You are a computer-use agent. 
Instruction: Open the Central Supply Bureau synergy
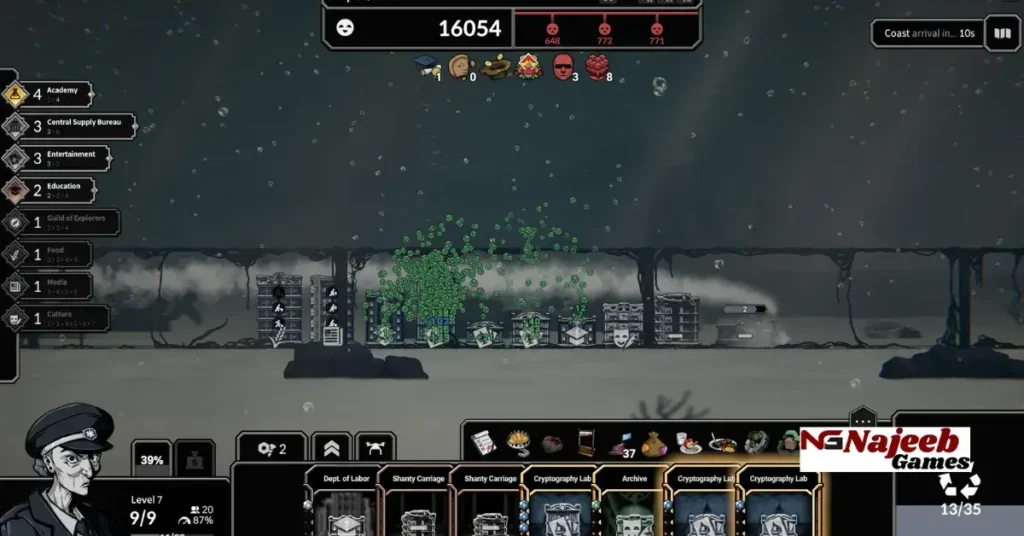tap(68, 127)
